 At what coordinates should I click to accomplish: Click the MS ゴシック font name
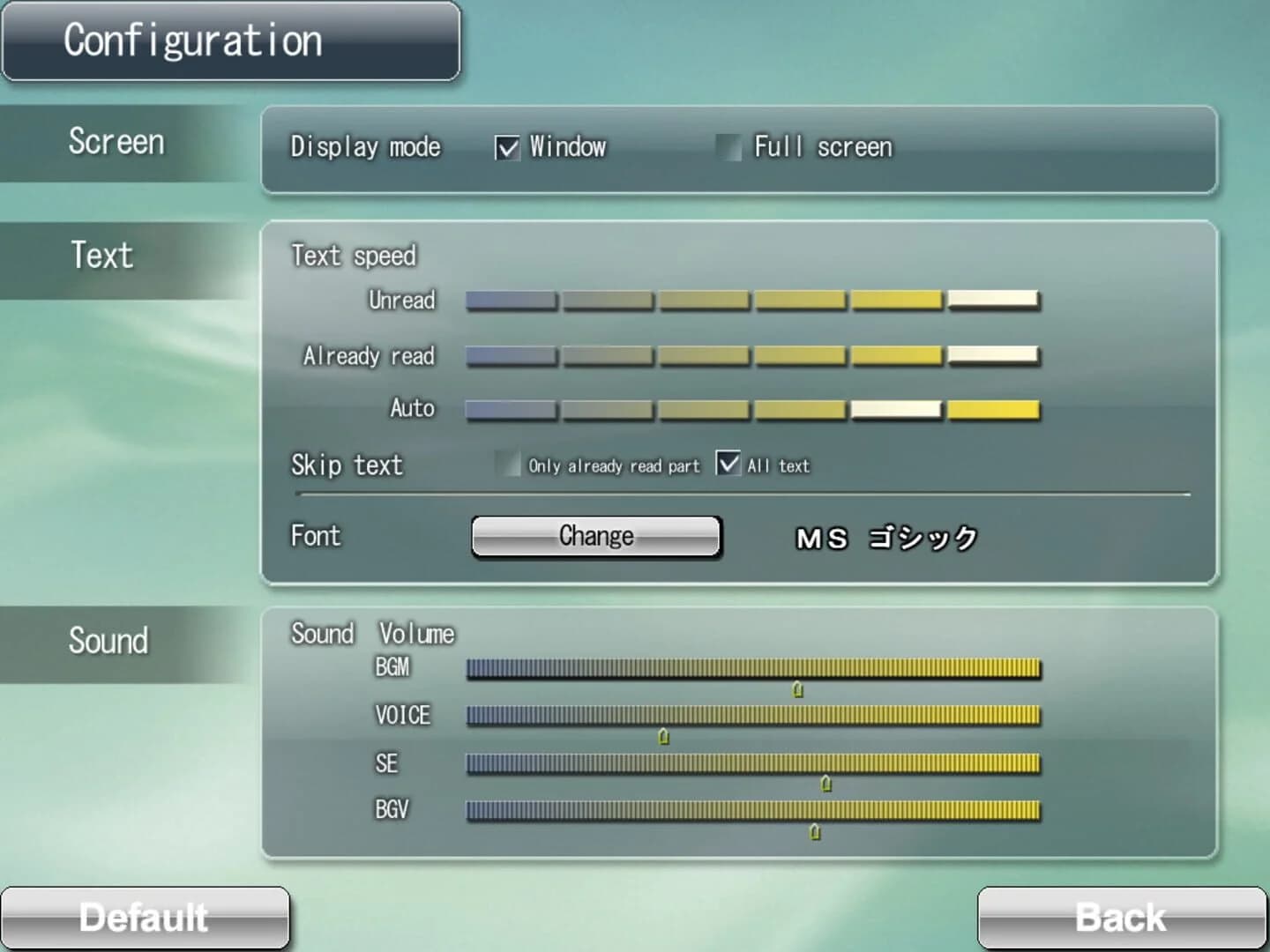click(886, 536)
